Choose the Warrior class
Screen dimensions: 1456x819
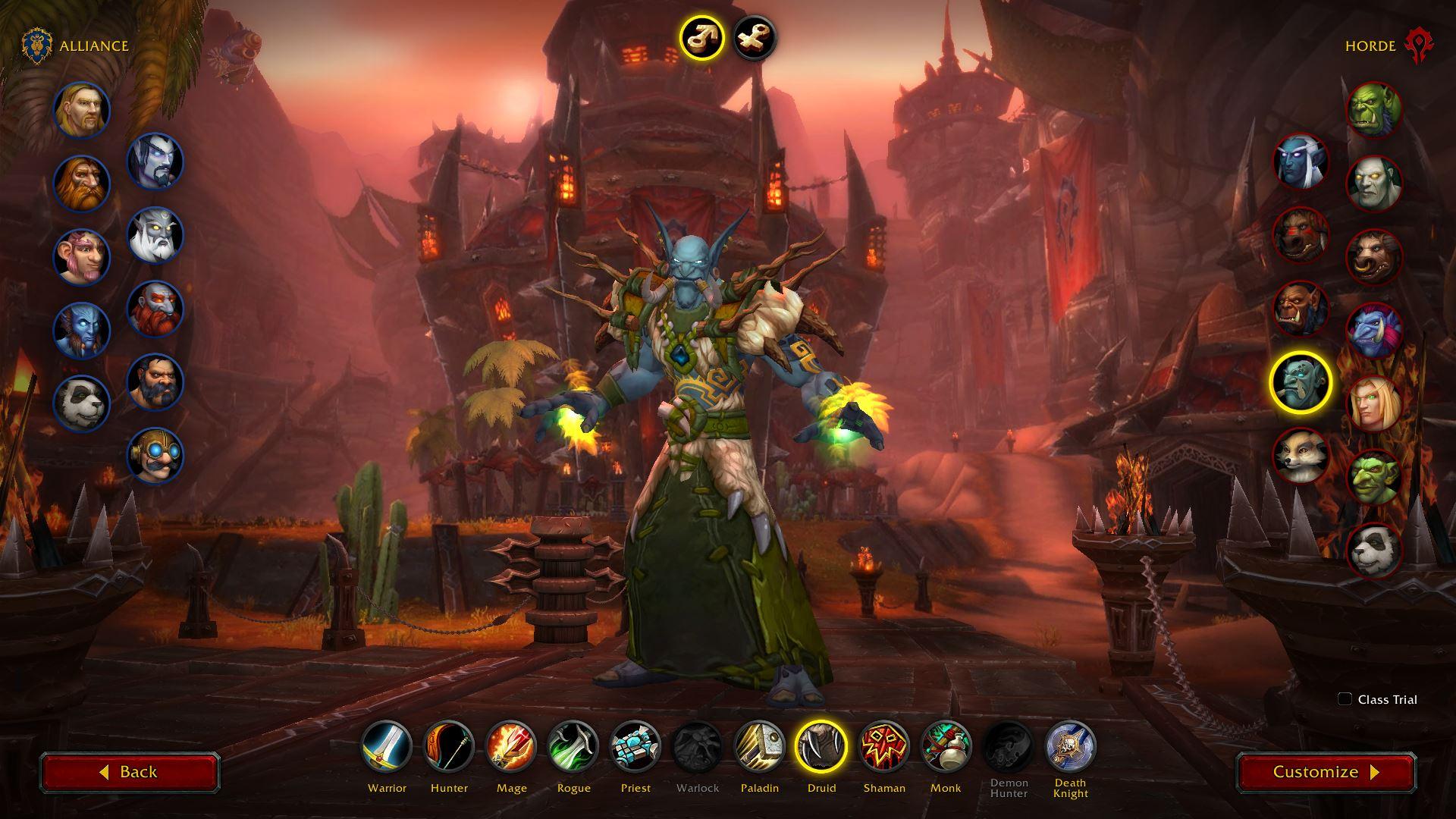pyautogui.click(x=387, y=746)
